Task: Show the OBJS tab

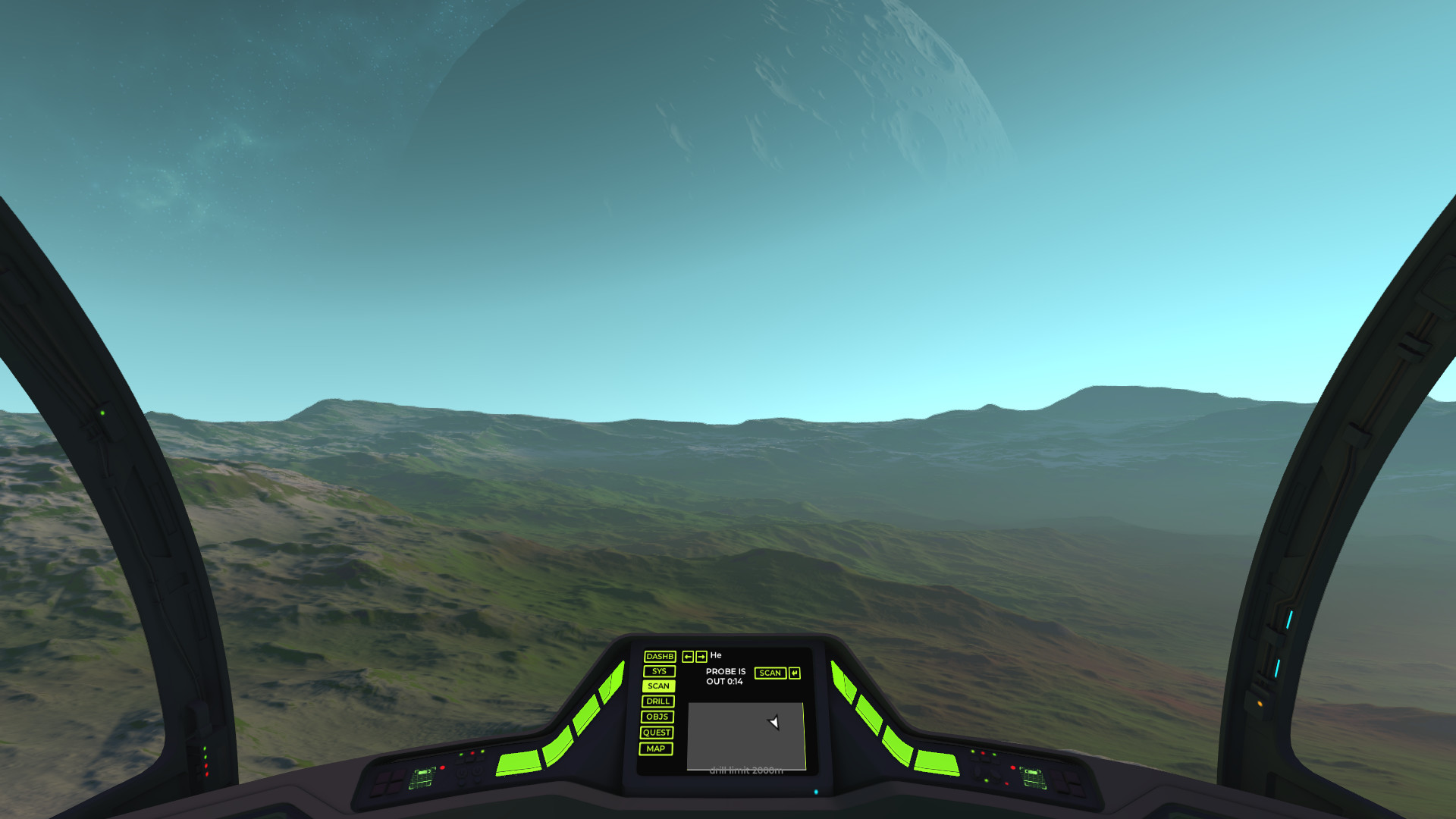Action: pyautogui.click(x=657, y=717)
